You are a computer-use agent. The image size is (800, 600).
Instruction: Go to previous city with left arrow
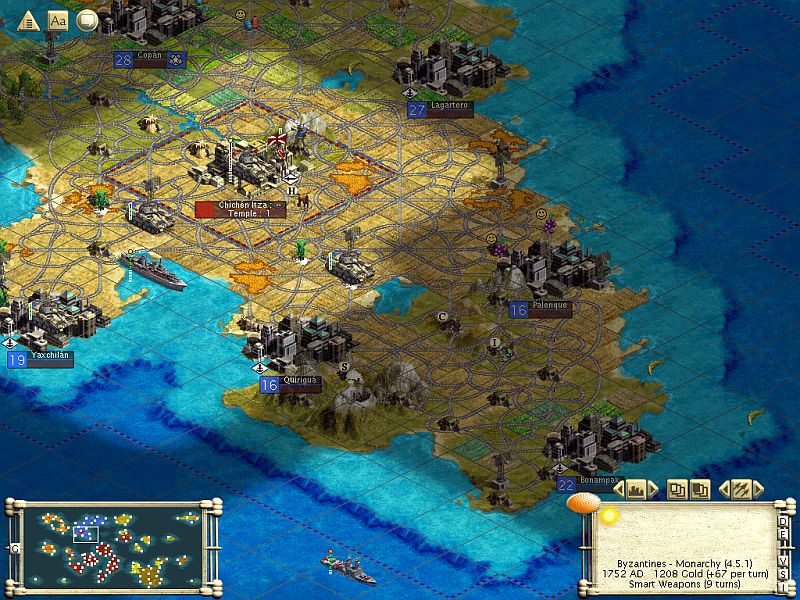coord(618,489)
